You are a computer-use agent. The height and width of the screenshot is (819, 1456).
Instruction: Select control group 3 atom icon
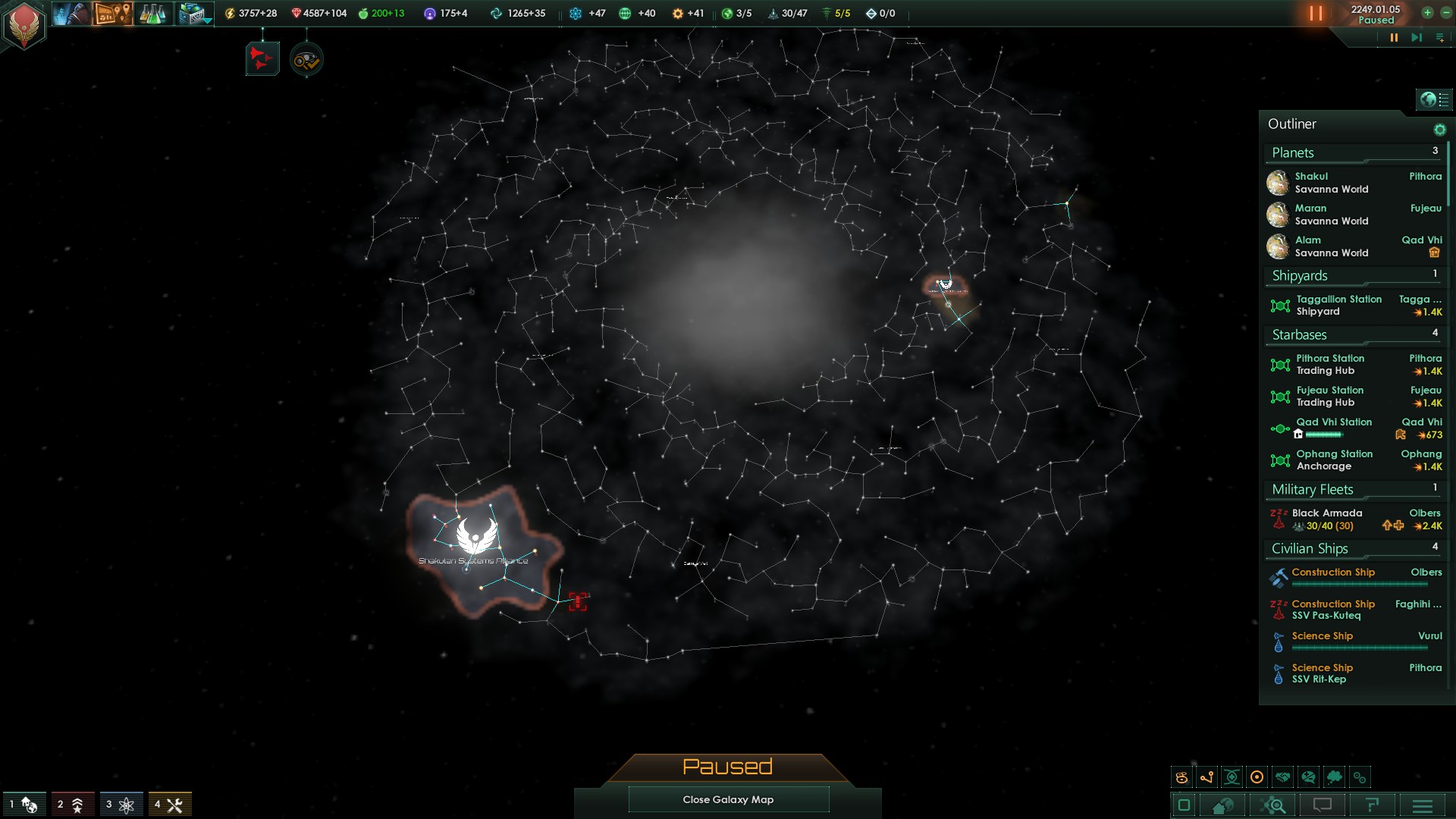point(120,805)
